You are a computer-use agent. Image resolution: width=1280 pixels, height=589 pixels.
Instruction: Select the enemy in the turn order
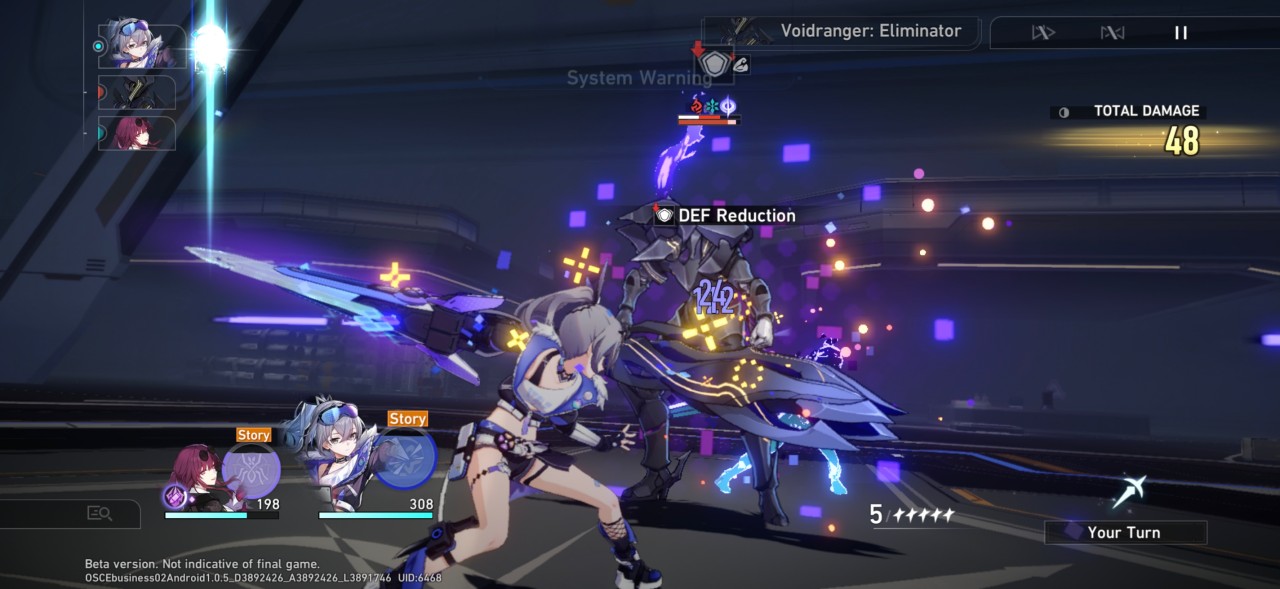[137, 93]
